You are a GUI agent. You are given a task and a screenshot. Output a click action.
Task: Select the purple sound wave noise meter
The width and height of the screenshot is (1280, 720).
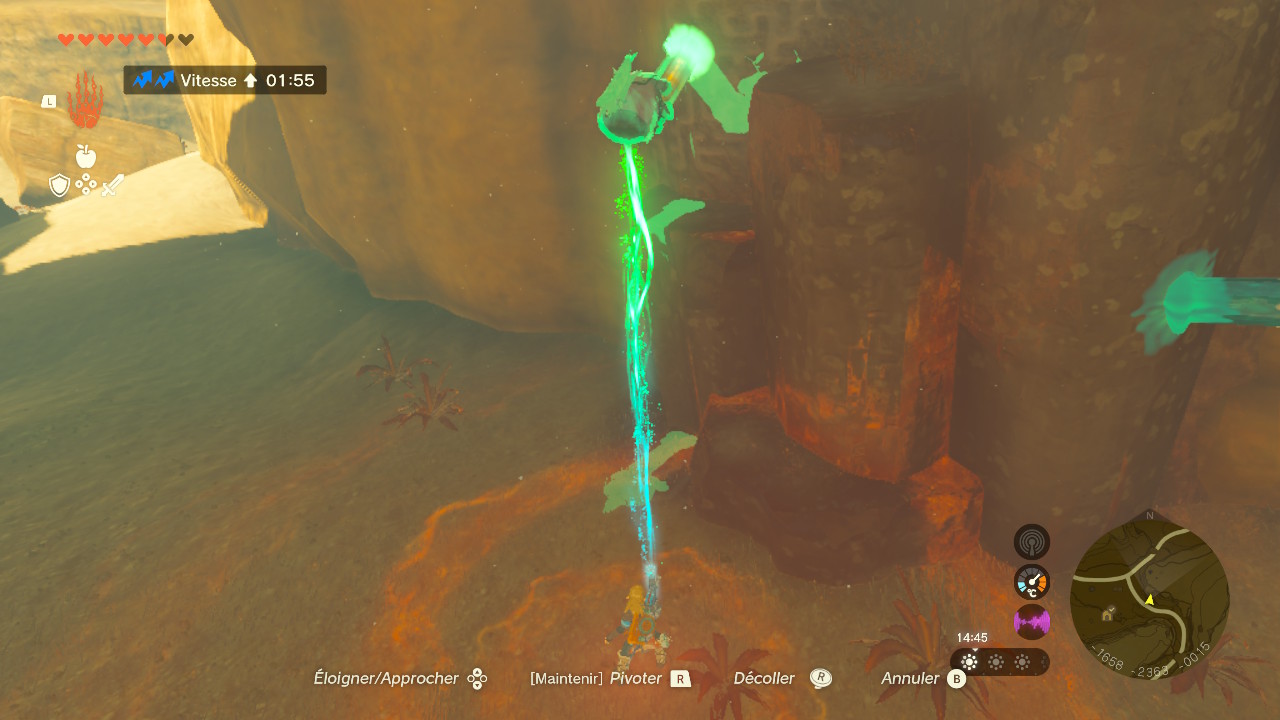(x=1031, y=622)
